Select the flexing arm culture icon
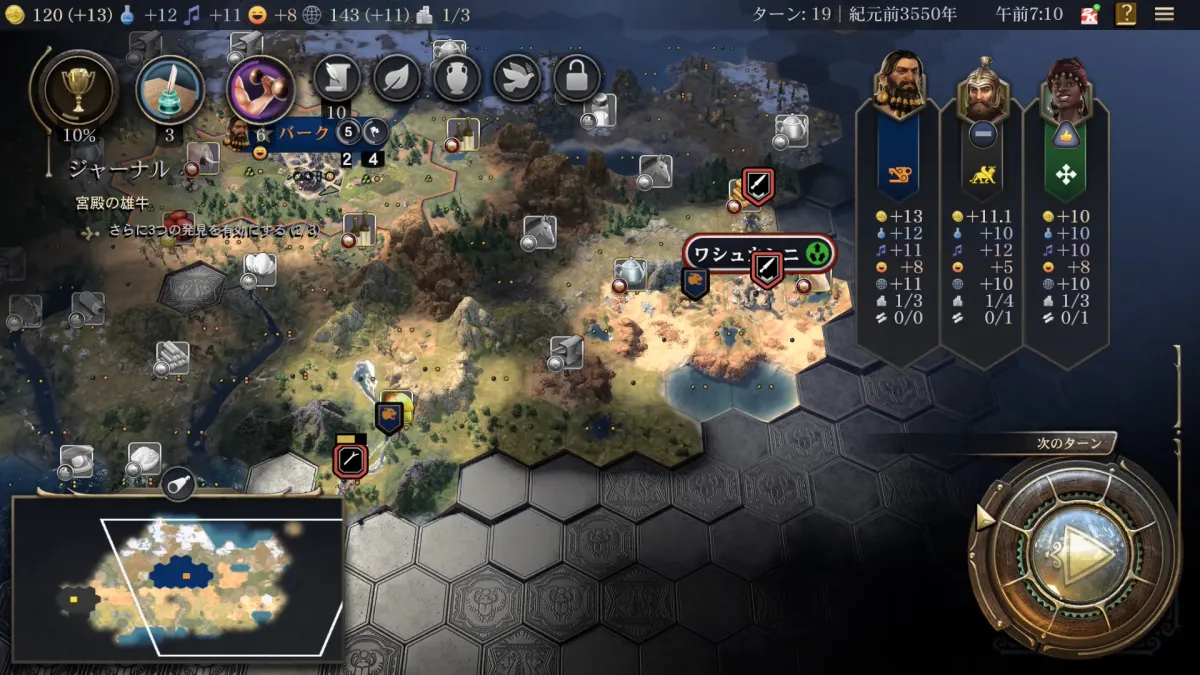Viewport: 1200px width, 675px height. coord(261,89)
